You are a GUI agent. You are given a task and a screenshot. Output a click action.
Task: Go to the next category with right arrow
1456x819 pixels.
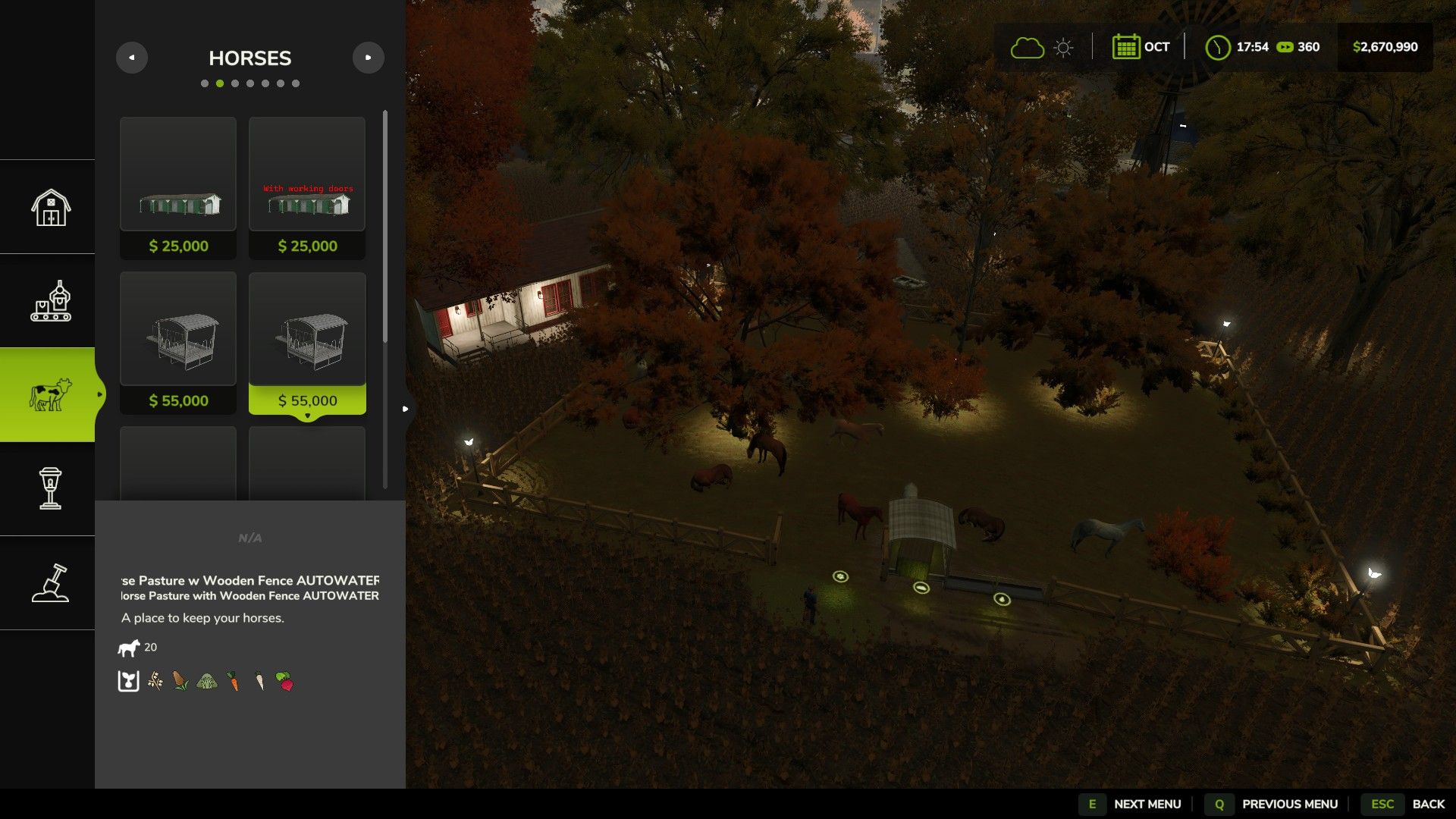(x=369, y=58)
